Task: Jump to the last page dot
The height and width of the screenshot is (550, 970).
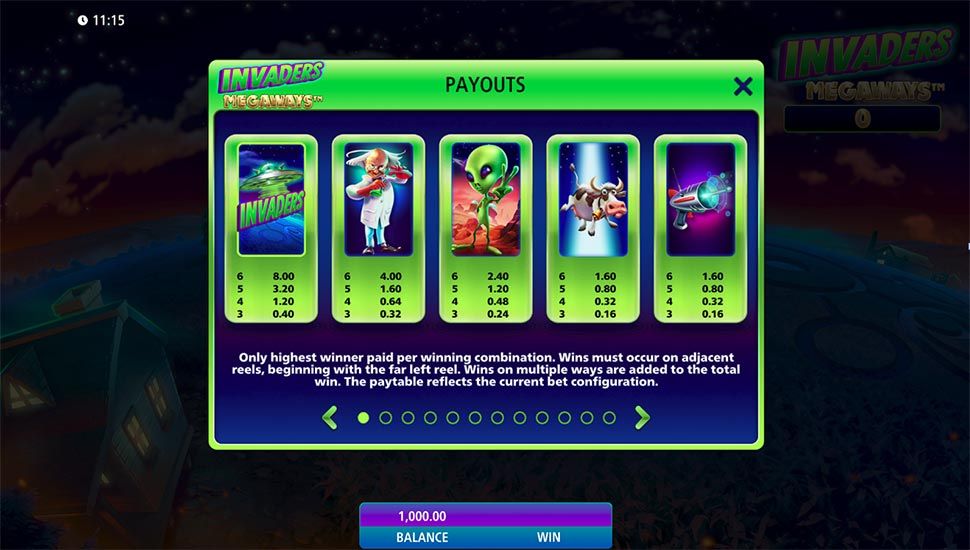Action: point(609,418)
